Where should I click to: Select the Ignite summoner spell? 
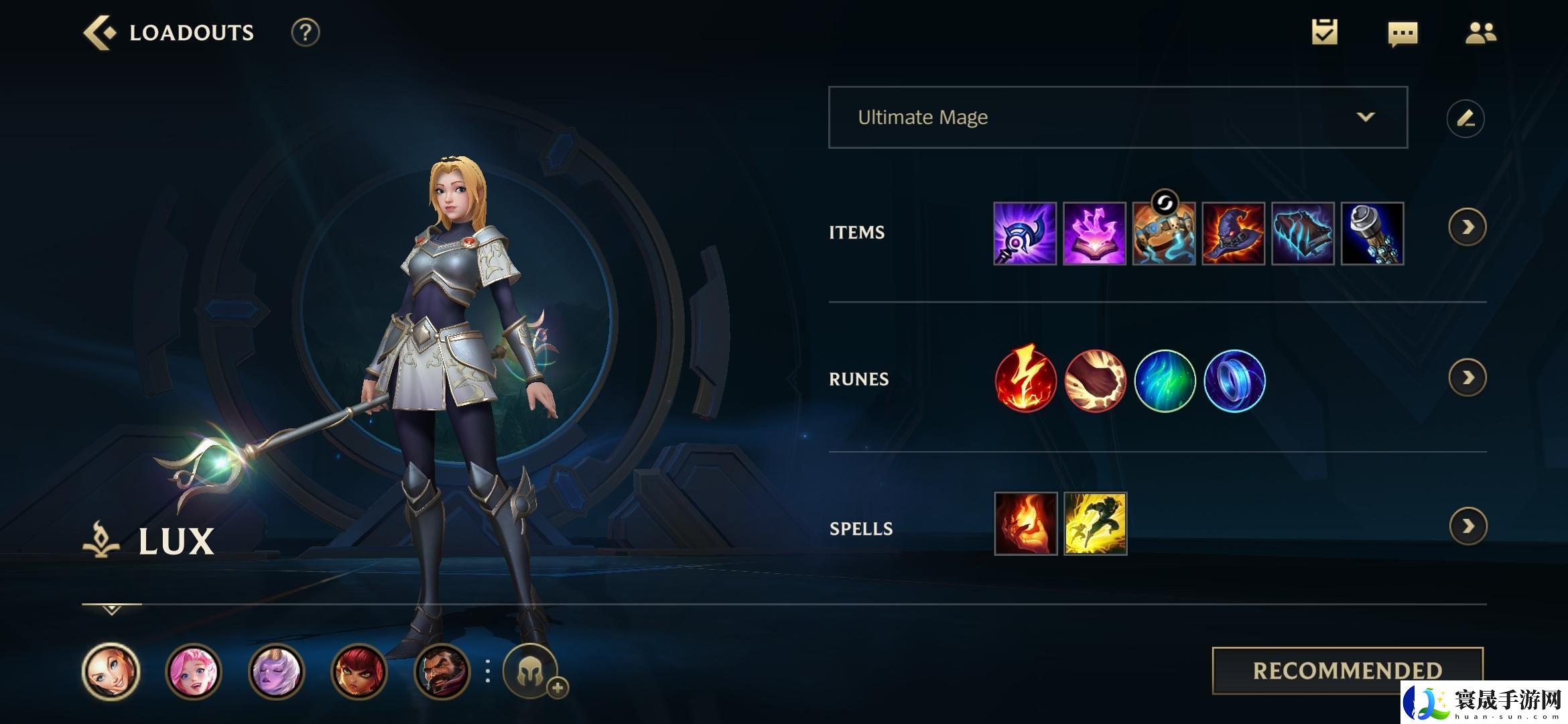point(1025,524)
